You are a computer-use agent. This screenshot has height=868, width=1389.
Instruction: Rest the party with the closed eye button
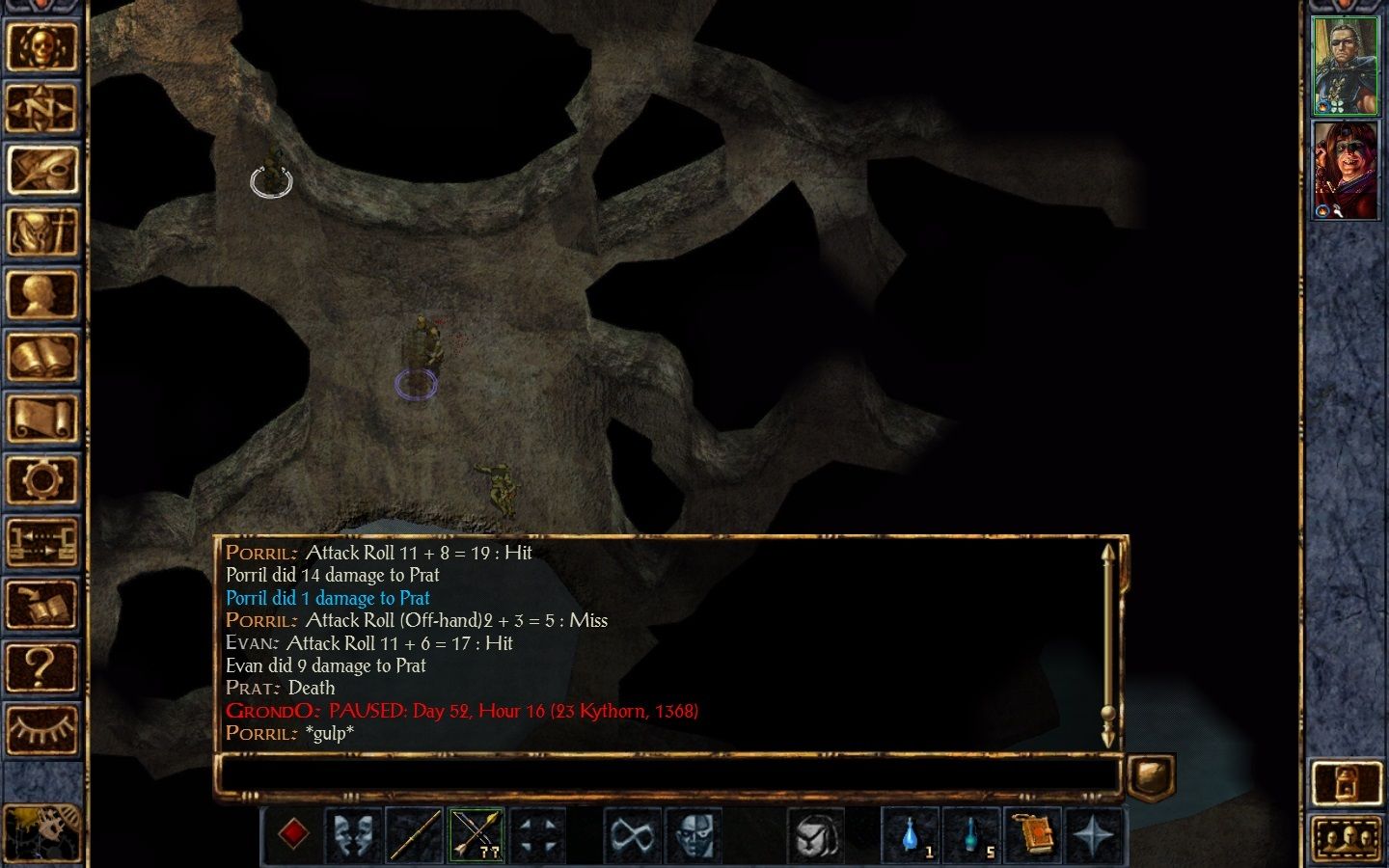(x=41, y=728)
